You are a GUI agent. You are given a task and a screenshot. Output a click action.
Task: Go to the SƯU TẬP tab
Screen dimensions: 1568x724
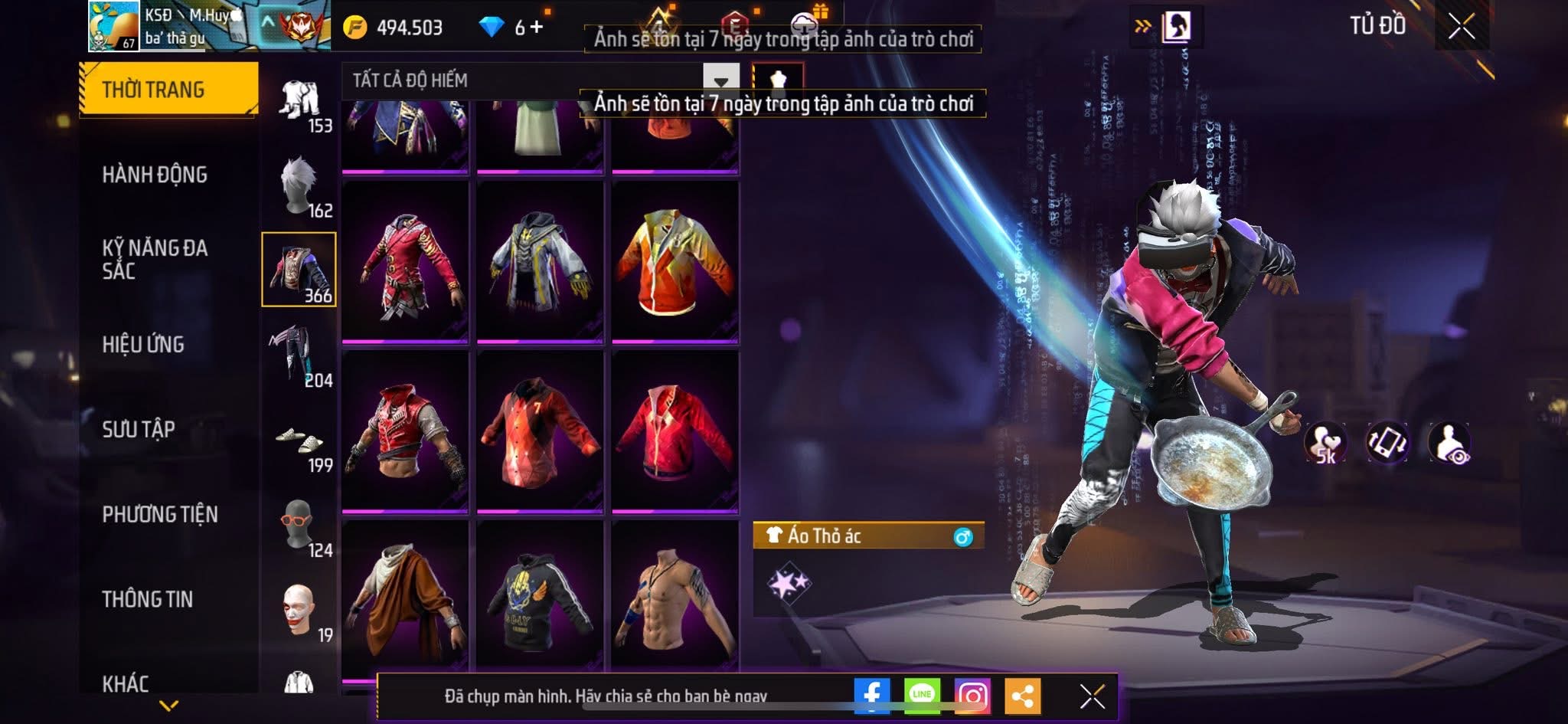[139, 429]
